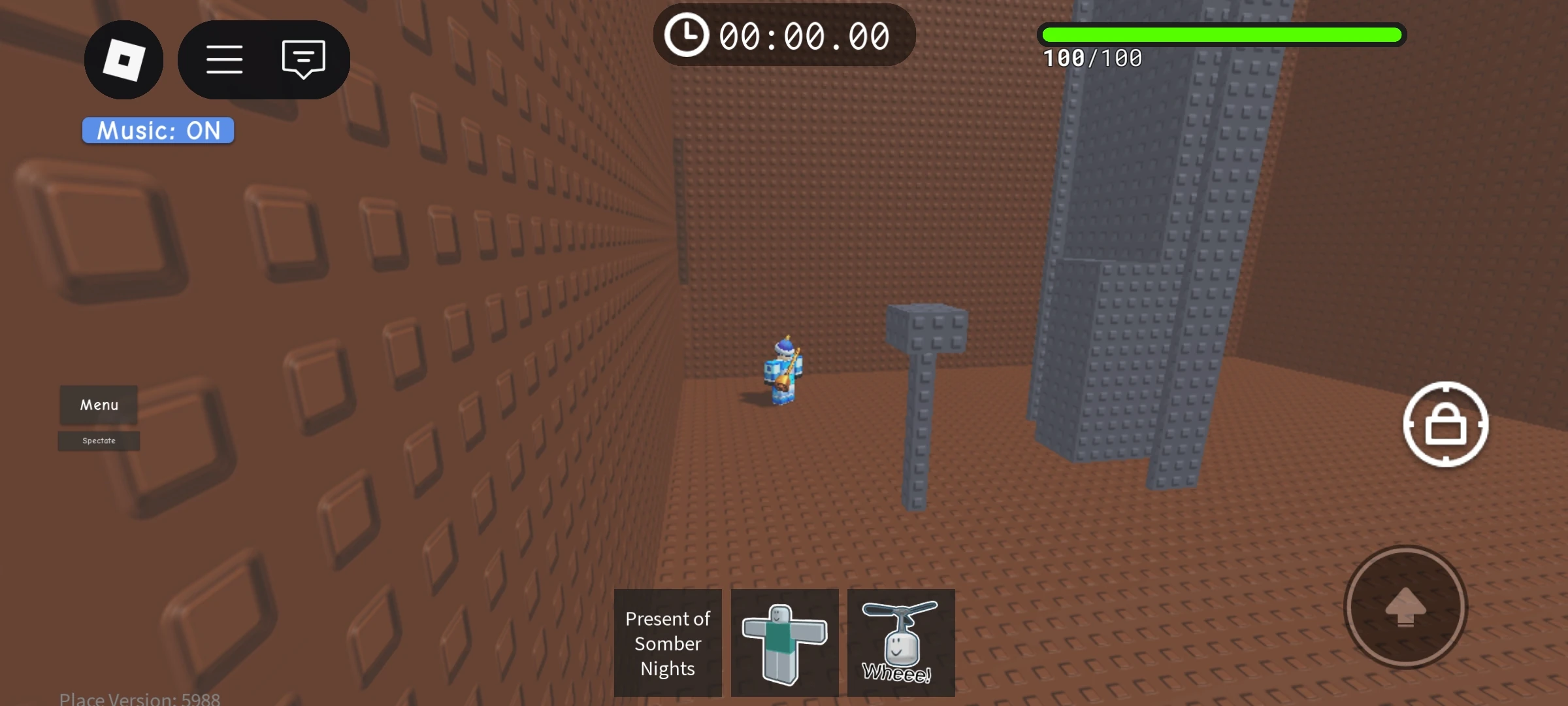Toggle the chat window visibility

302,59
